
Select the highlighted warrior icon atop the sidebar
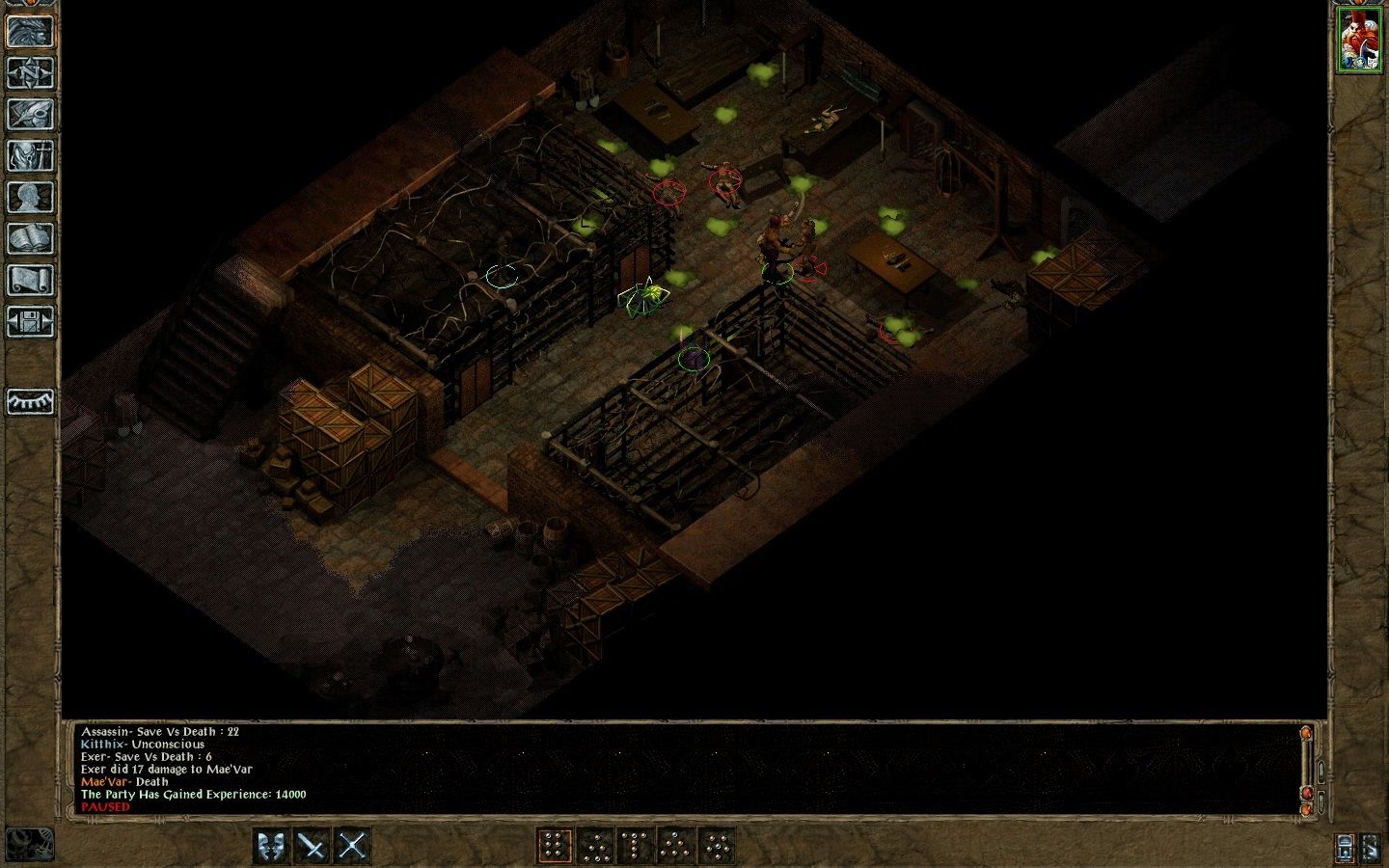coord(29,29)
